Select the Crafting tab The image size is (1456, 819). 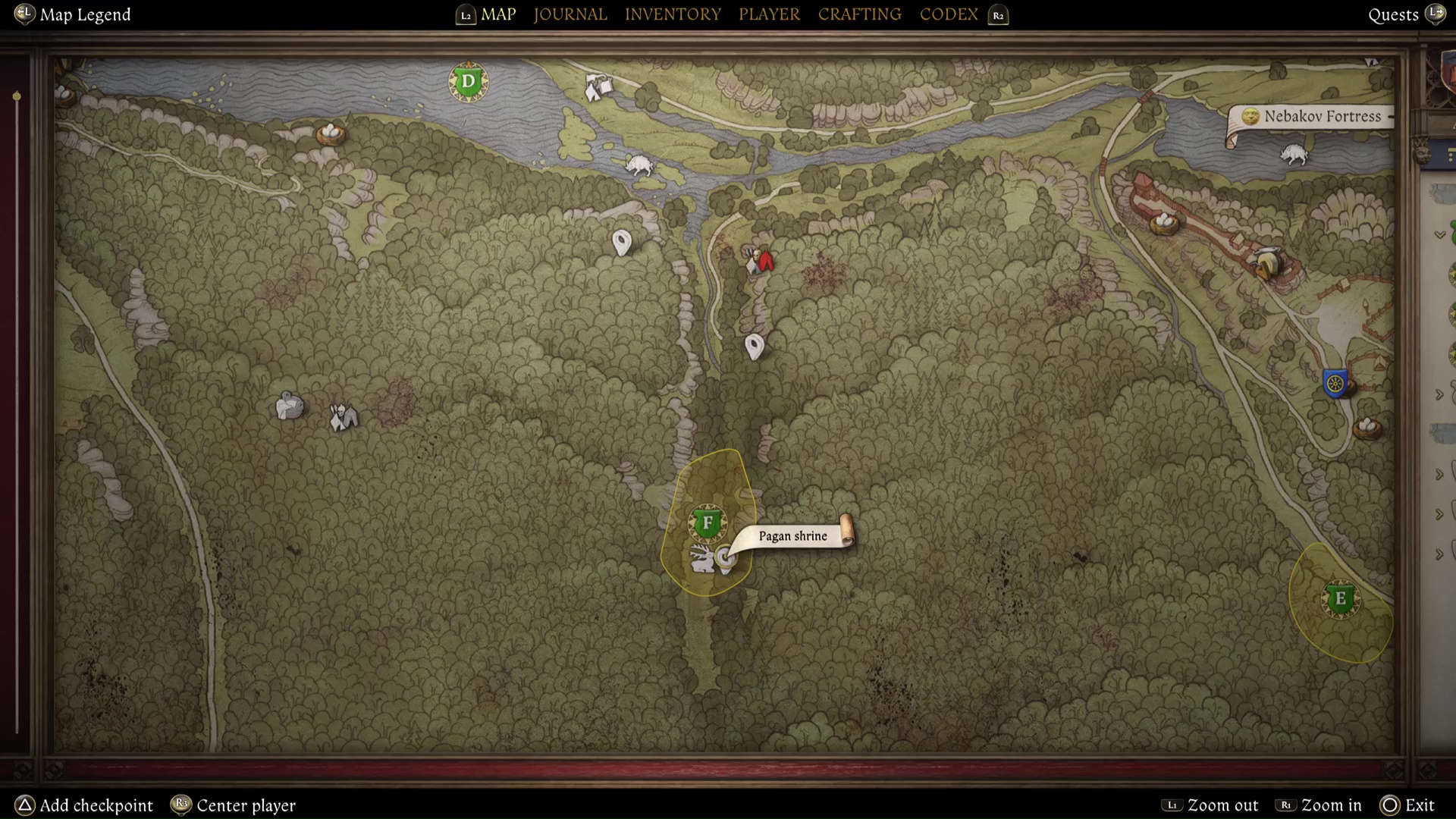[859, 14]
